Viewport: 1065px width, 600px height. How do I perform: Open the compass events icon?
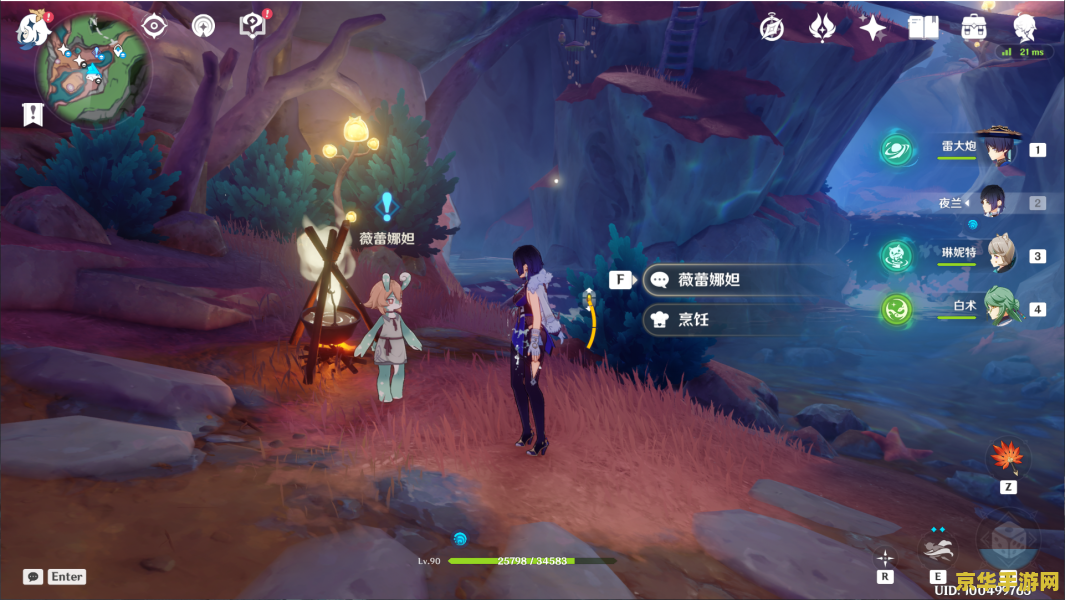771,28
